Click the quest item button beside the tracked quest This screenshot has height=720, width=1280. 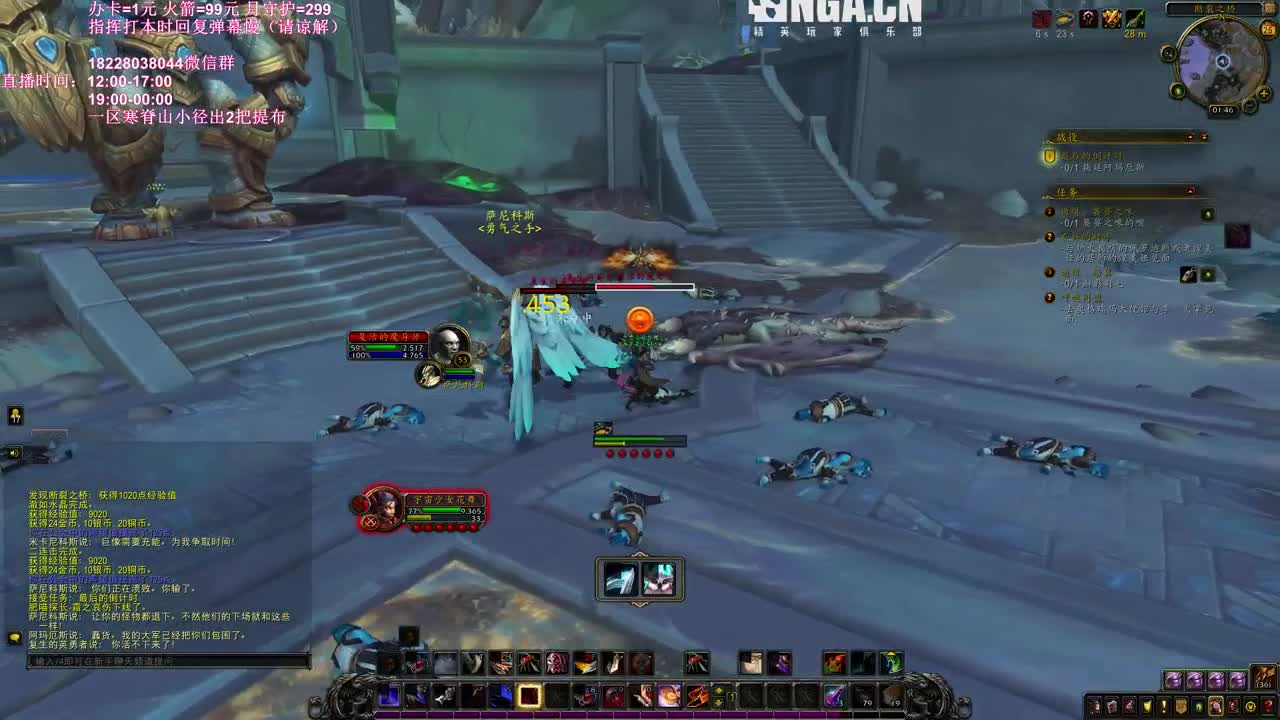coord(1207,214)
